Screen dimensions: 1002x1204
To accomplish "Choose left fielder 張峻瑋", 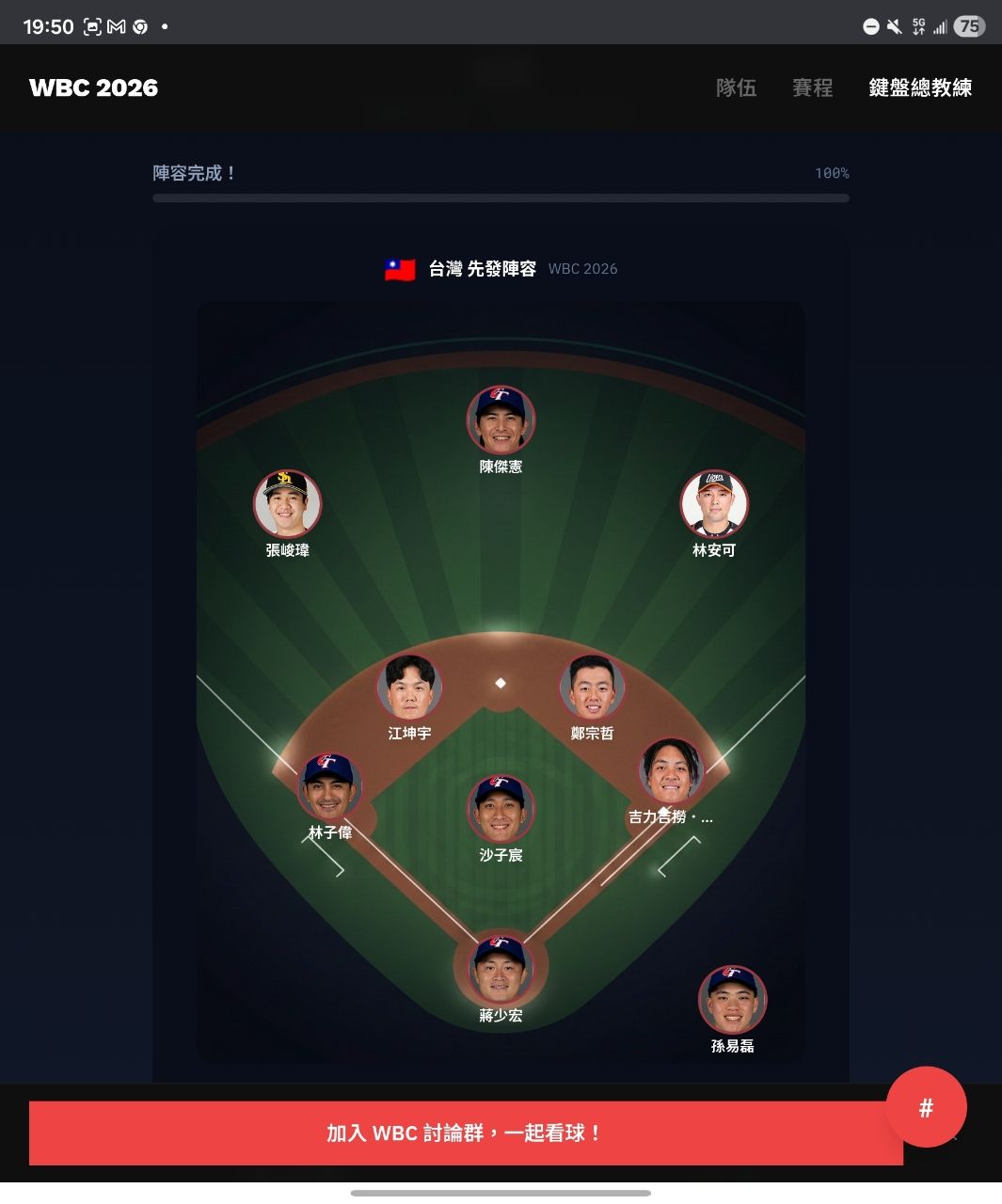I will click(287, 504).
